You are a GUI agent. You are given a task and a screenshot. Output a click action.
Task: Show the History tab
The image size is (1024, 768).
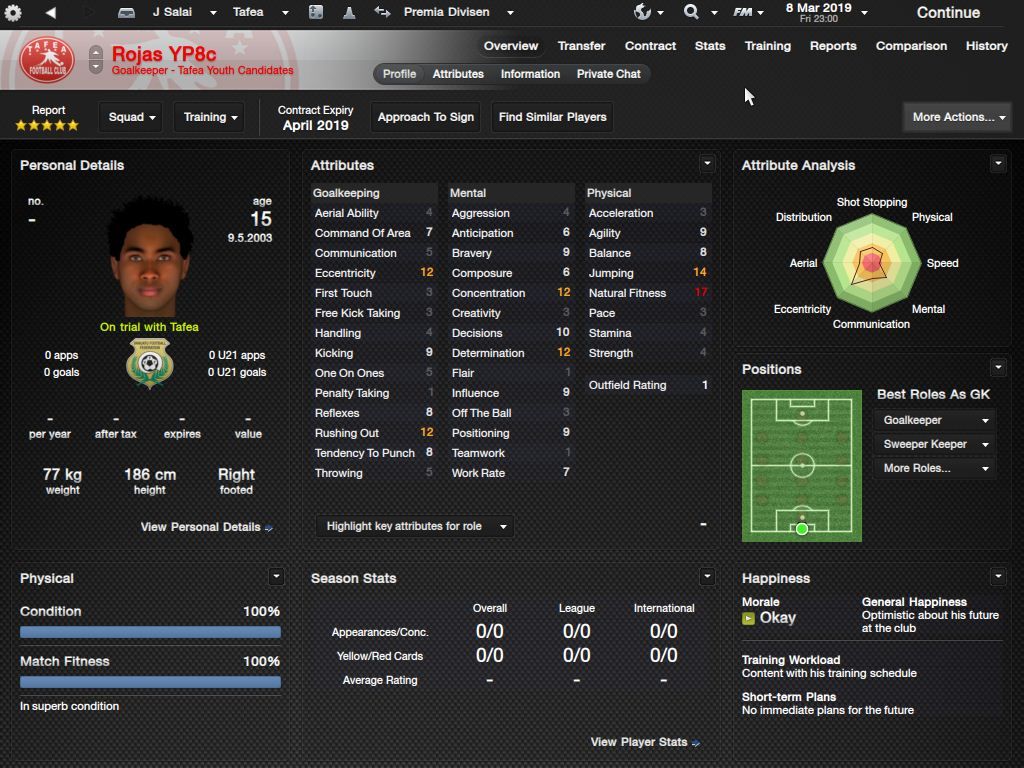(986, 46)
